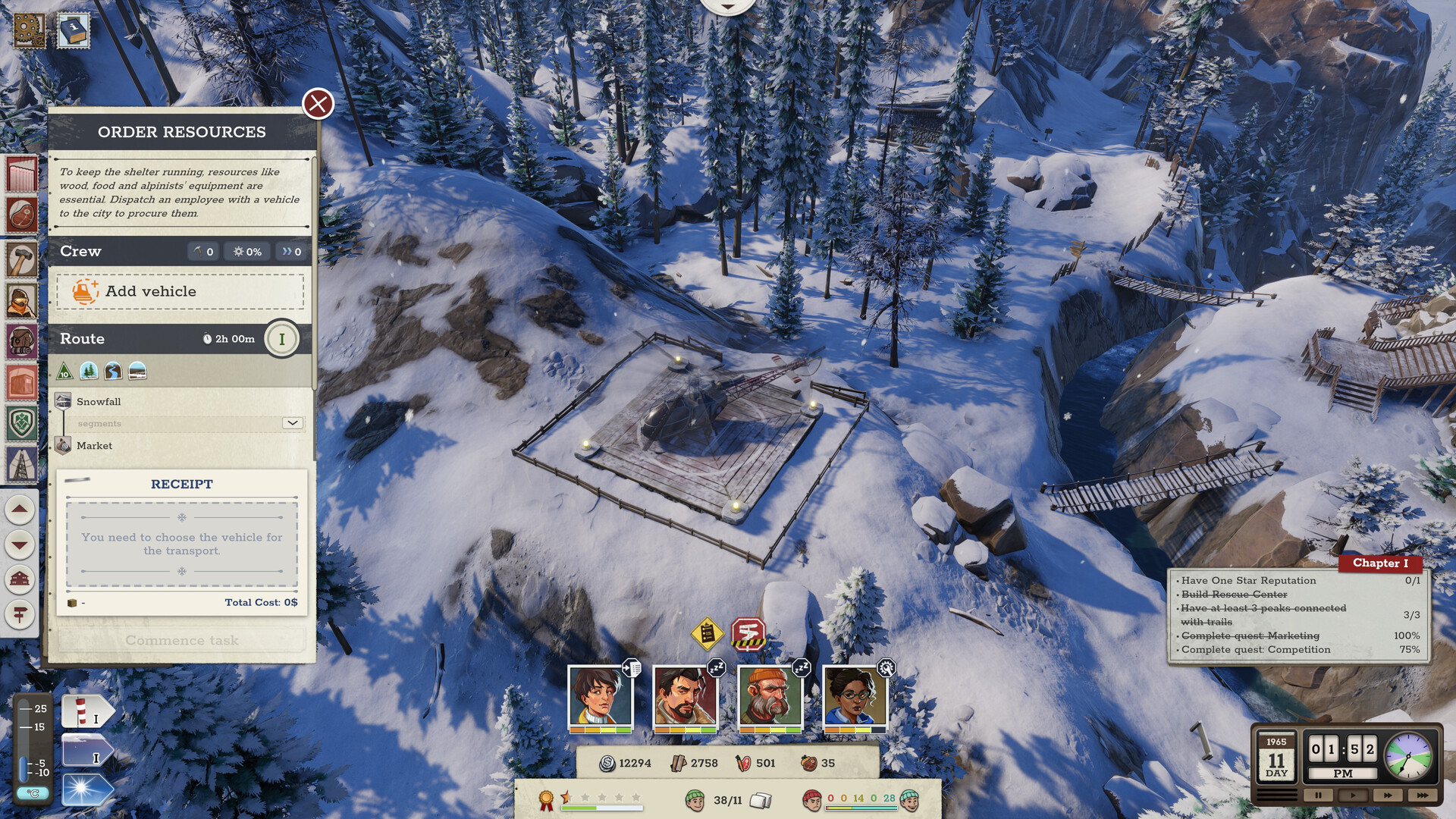Screen dimensions: 1456x819
Task: Adjust the temperature slider on the thermometer
Action: point(24,768)
